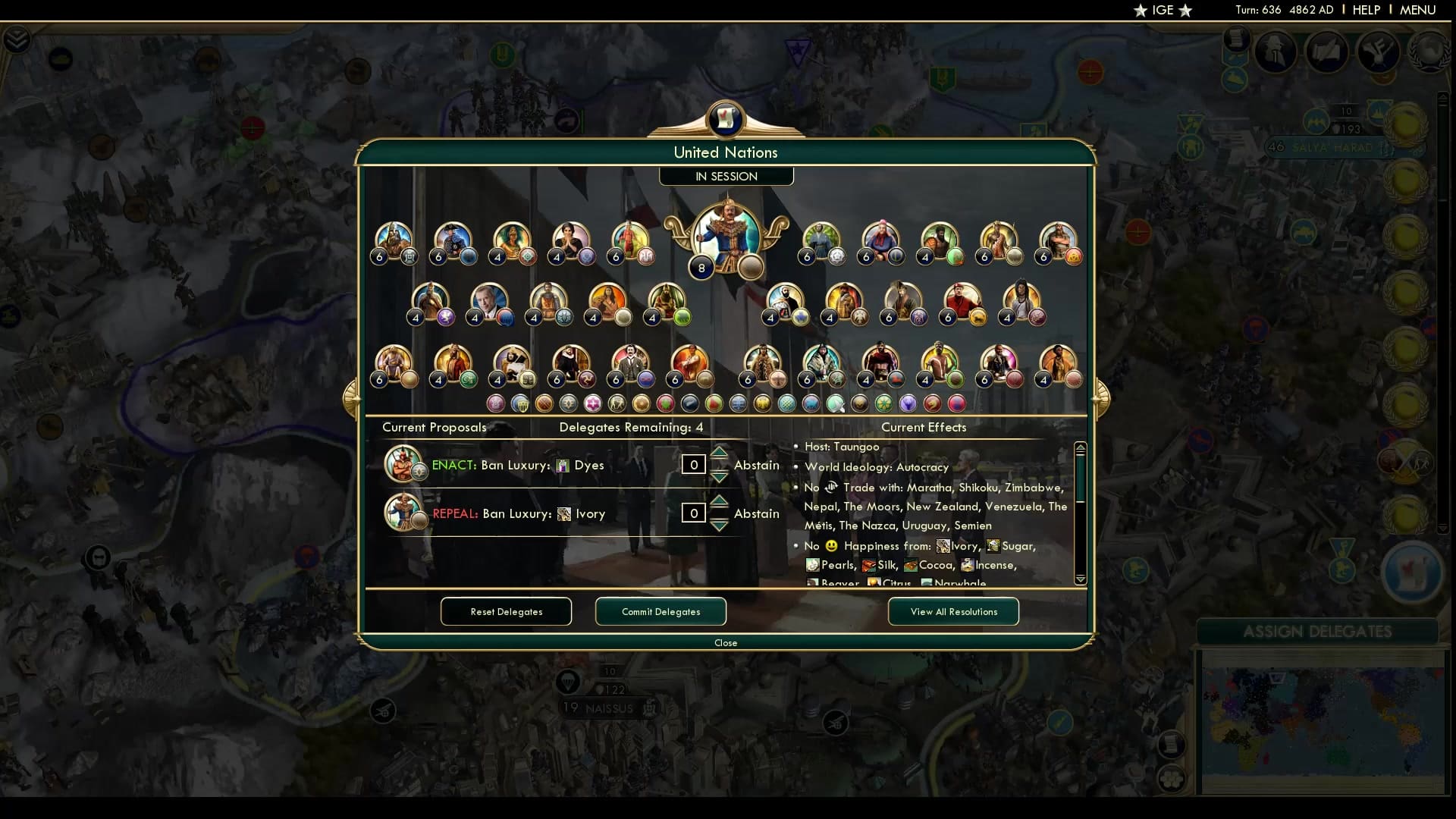This screenshot has height=819, width=1456.
Task: Open the MENU in the top right corner
Action: point(1417,10)
